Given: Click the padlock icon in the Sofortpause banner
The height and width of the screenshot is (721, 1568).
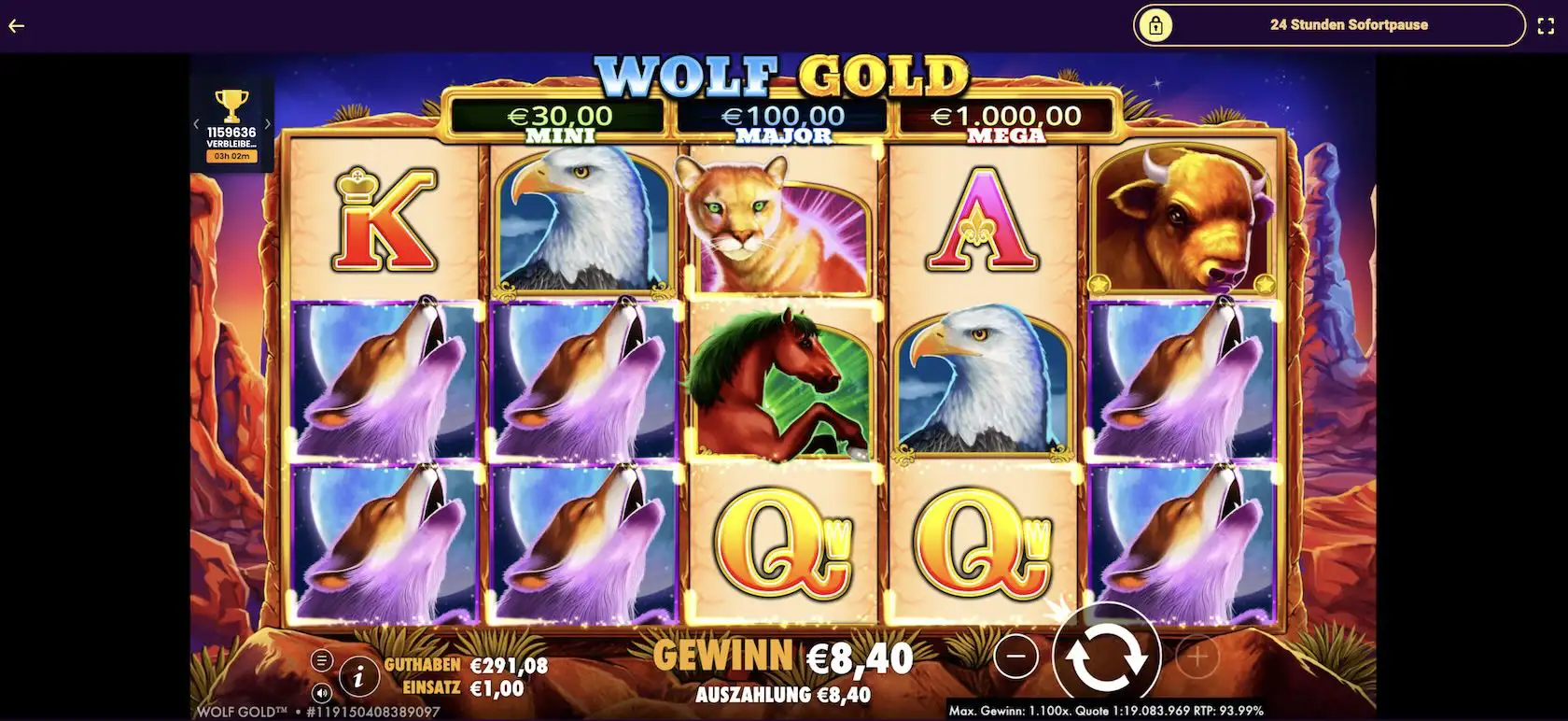Looking at the screenshot, I should 1157,24.
